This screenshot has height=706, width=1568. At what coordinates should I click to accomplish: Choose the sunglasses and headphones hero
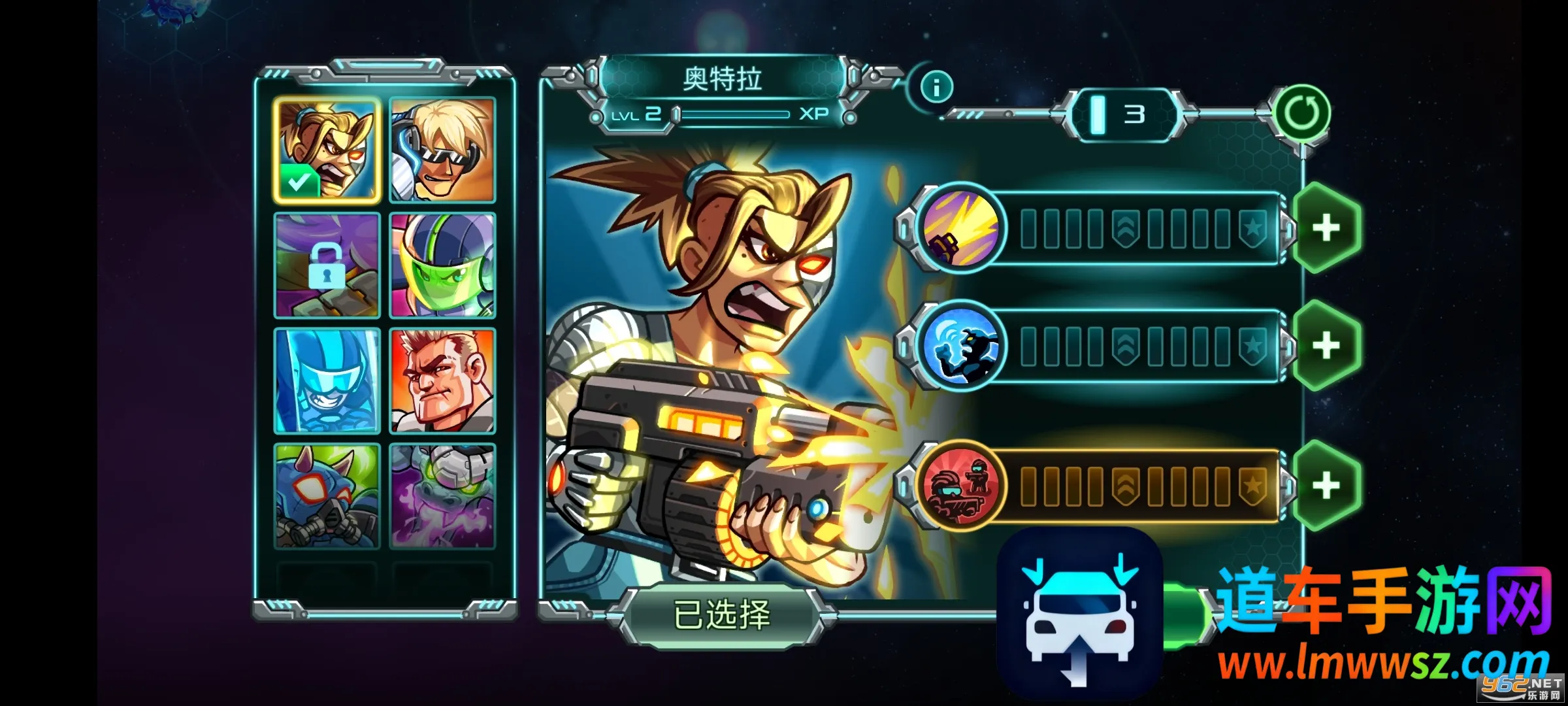click(442, 150)
